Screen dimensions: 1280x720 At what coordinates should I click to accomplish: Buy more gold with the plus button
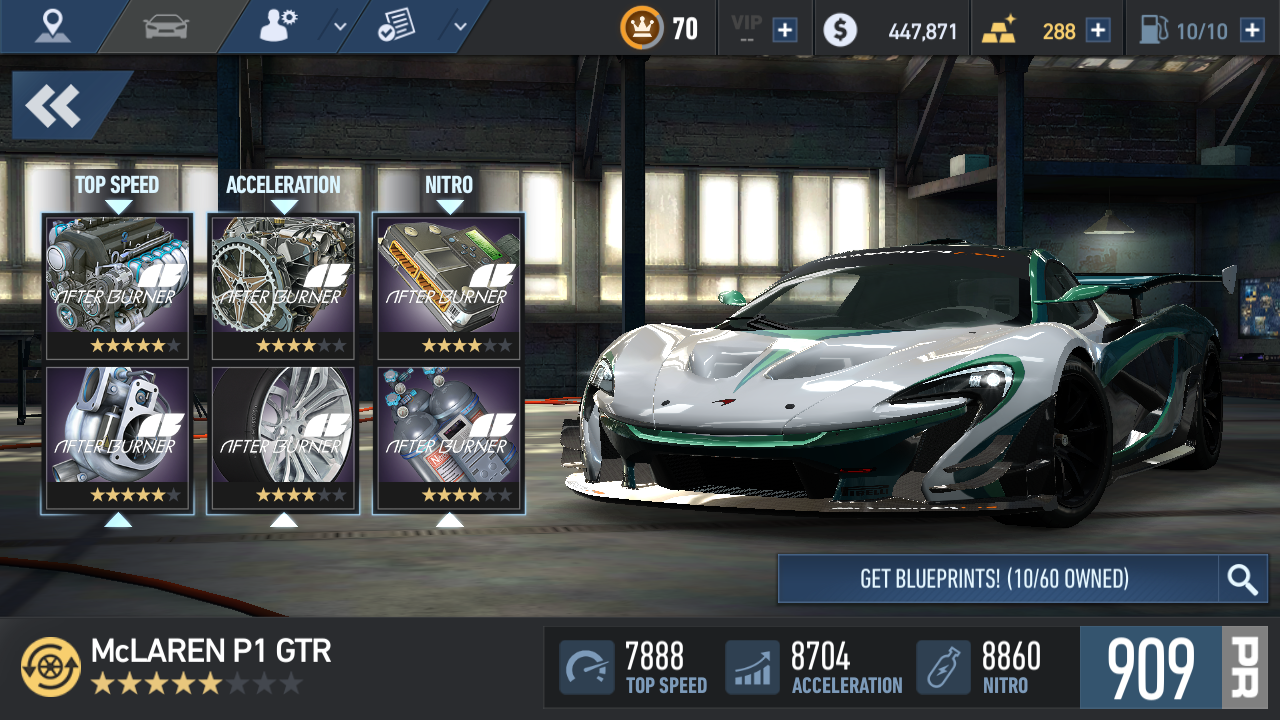(x=1098, y=30)
